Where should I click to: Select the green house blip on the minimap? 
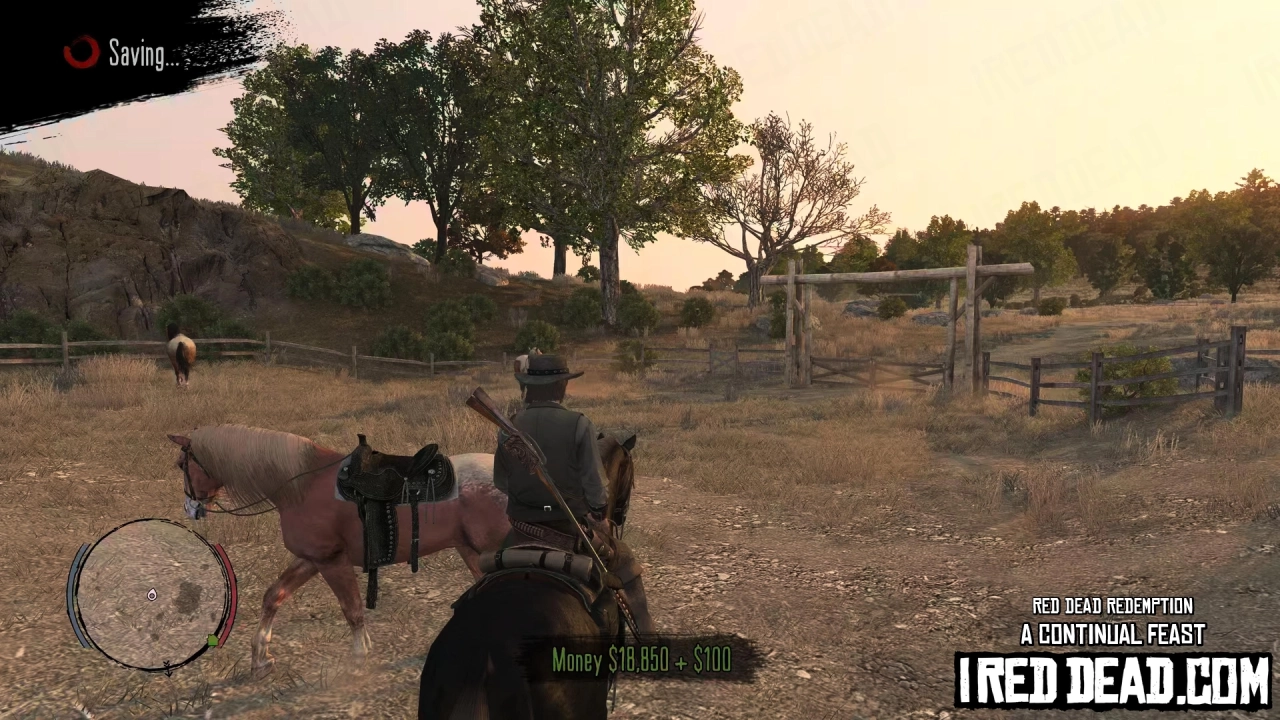coord(213,641)
